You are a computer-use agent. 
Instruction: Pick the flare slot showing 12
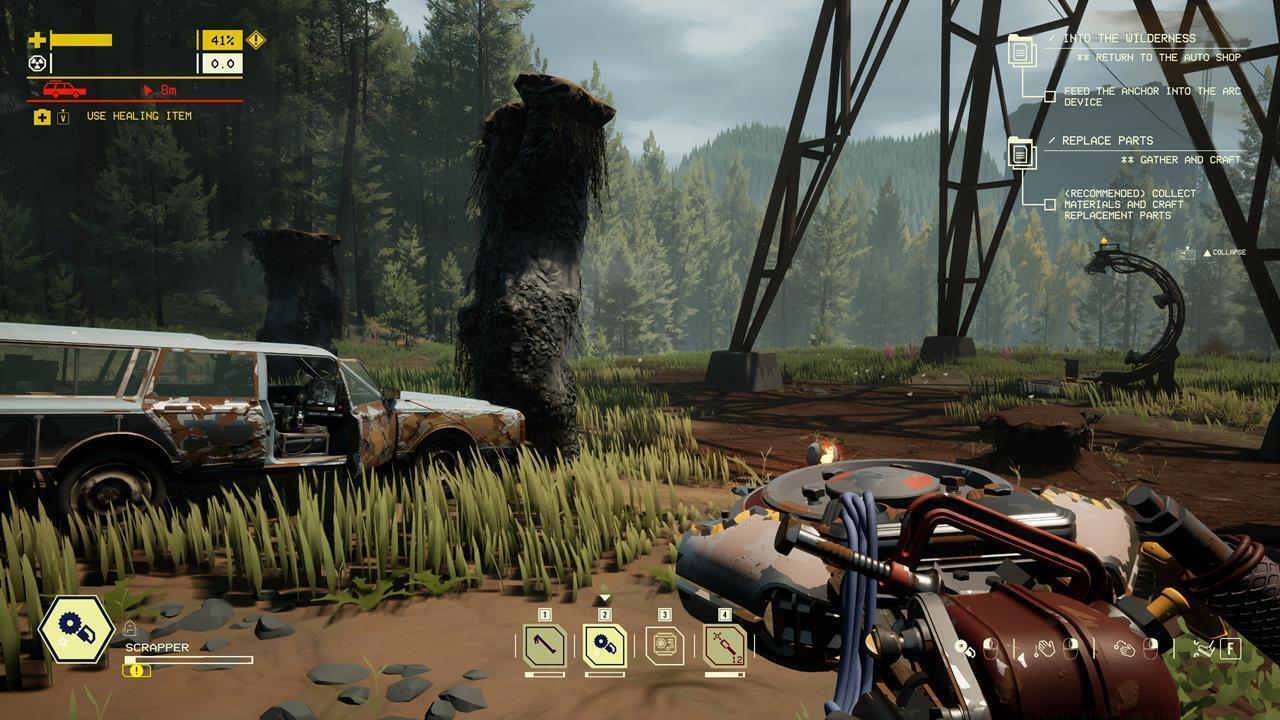tap(725, 645)
